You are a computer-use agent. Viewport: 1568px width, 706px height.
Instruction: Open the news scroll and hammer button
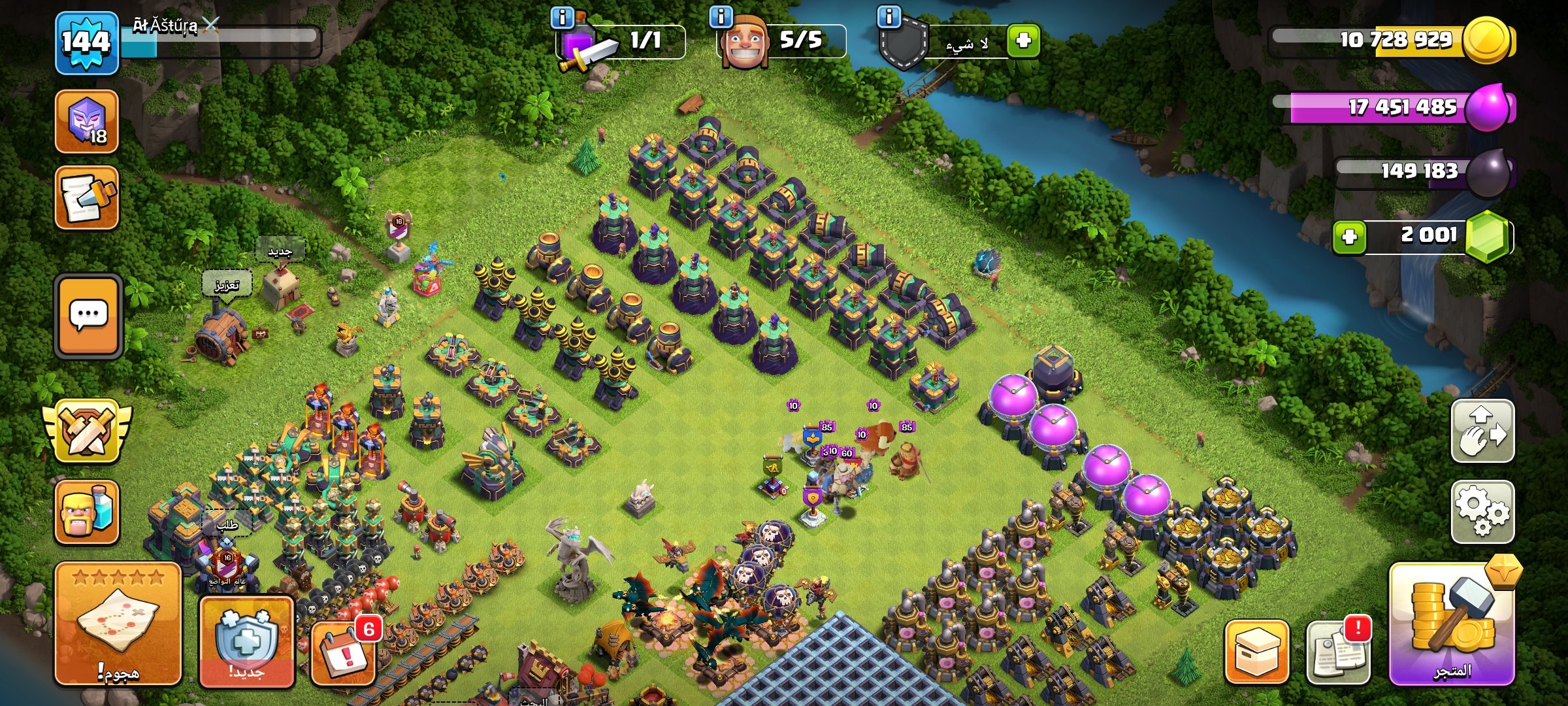87,197
